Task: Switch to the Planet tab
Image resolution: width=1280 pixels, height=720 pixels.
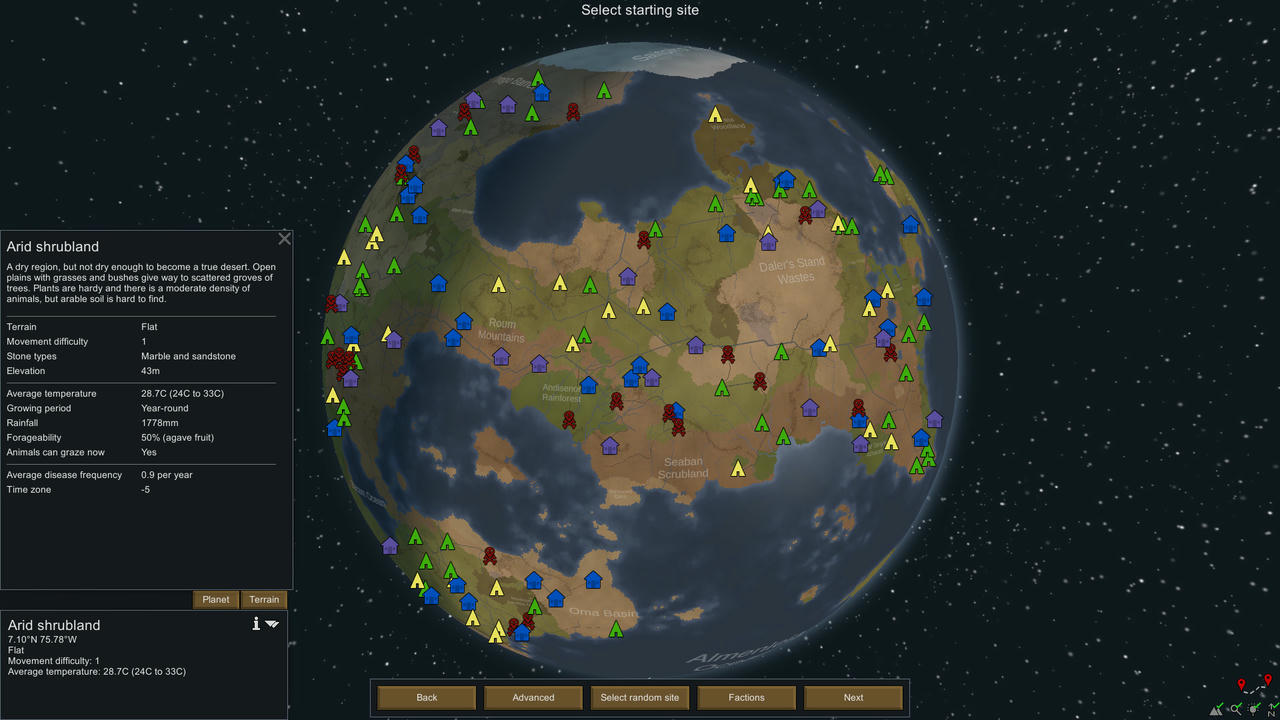Action: (x=215, y=599)
